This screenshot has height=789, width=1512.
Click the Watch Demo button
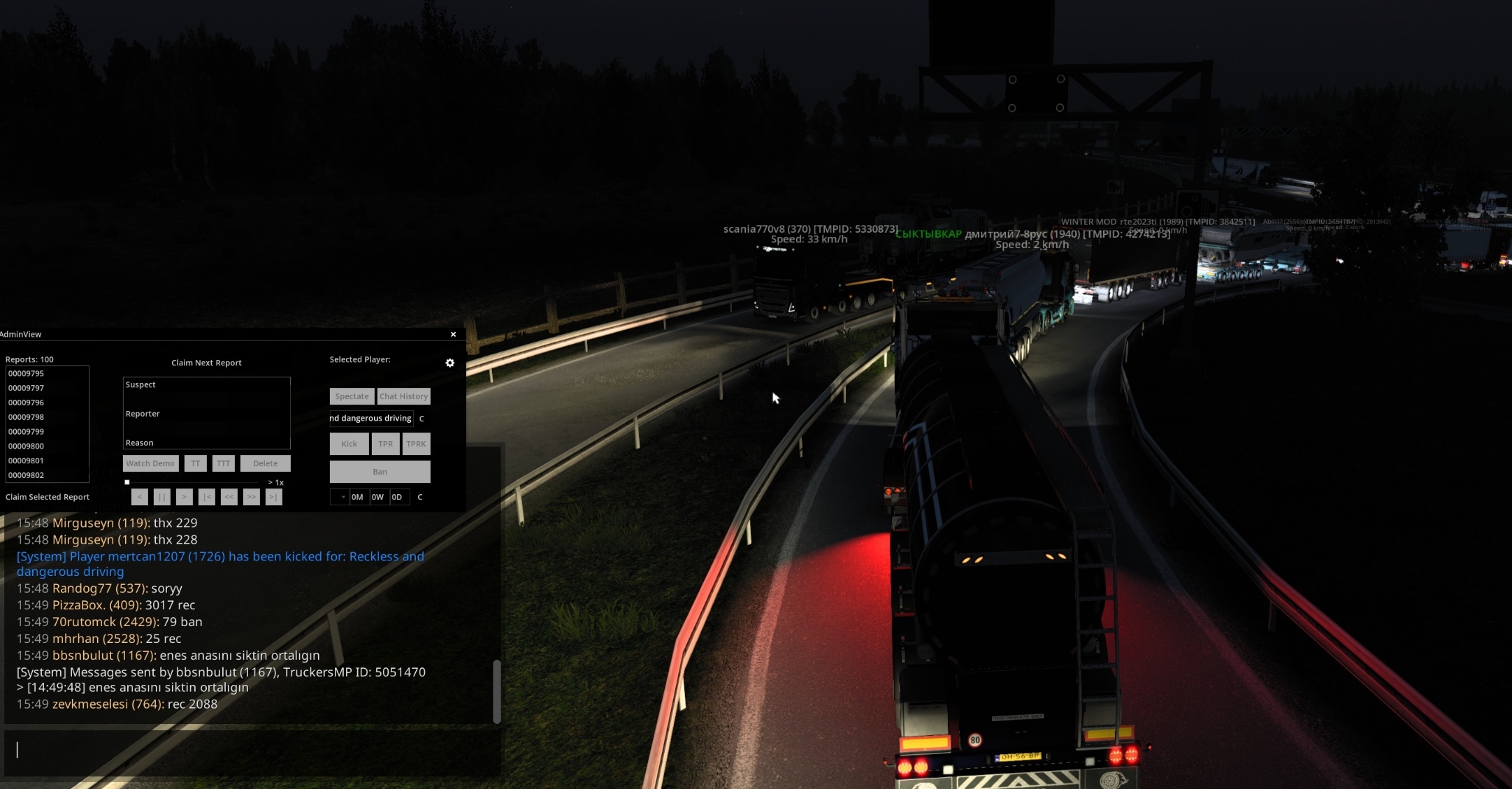[x=150, y=463]
